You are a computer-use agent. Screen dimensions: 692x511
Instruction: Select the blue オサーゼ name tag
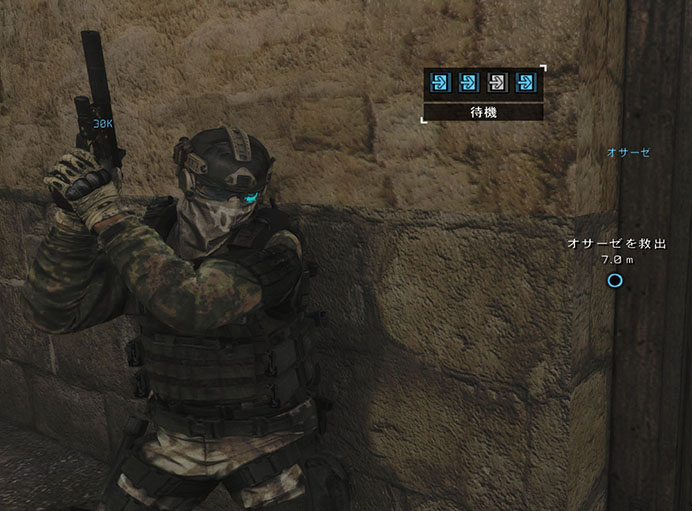628,153
